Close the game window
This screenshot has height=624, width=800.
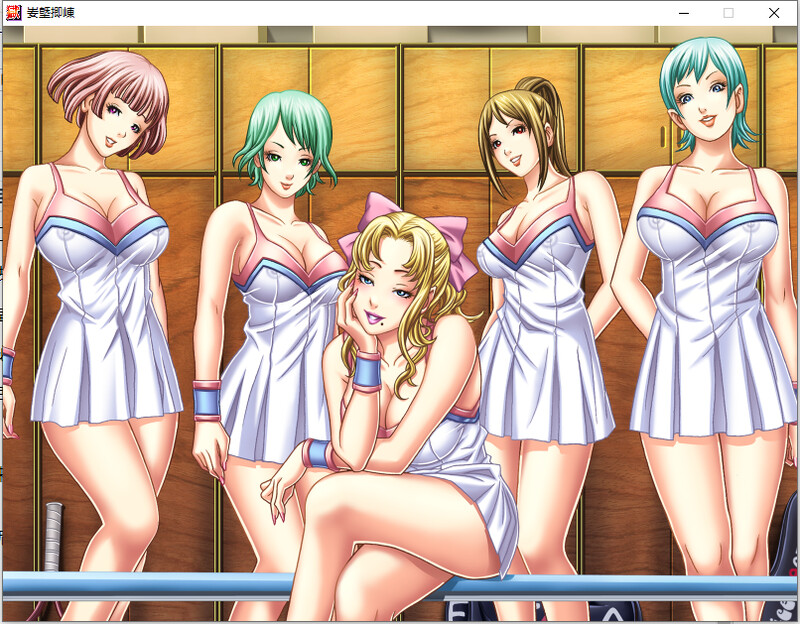coord(773,13)
